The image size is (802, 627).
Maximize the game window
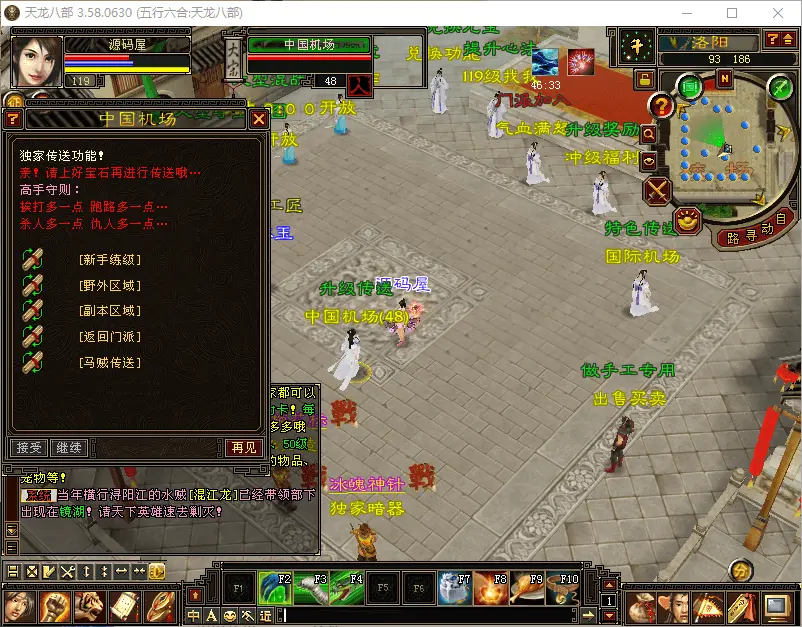732,13
